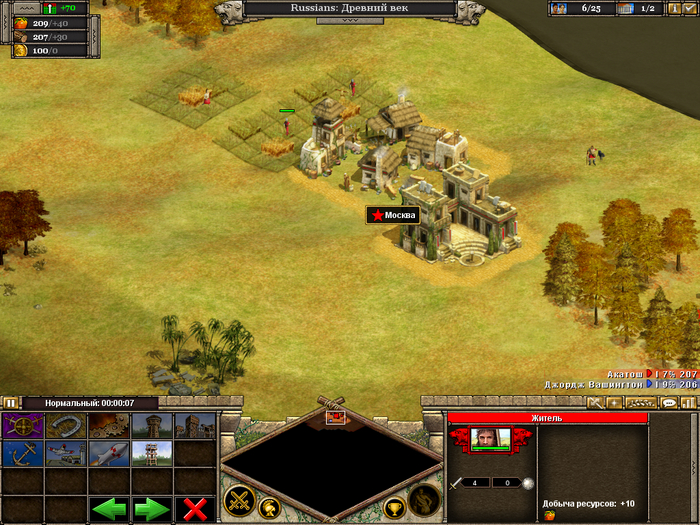Click the black diamond minimap

click(x=331, y=461)
